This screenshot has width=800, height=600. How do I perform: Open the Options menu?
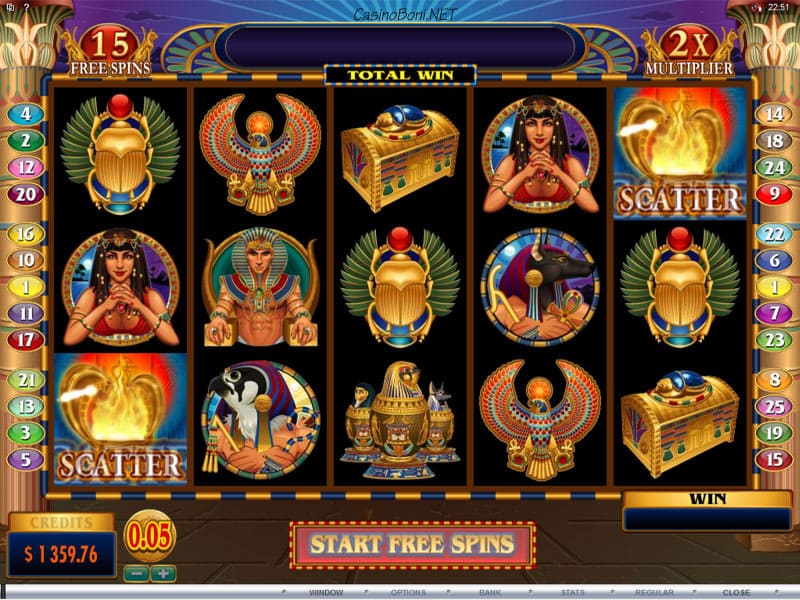(408, 592)
